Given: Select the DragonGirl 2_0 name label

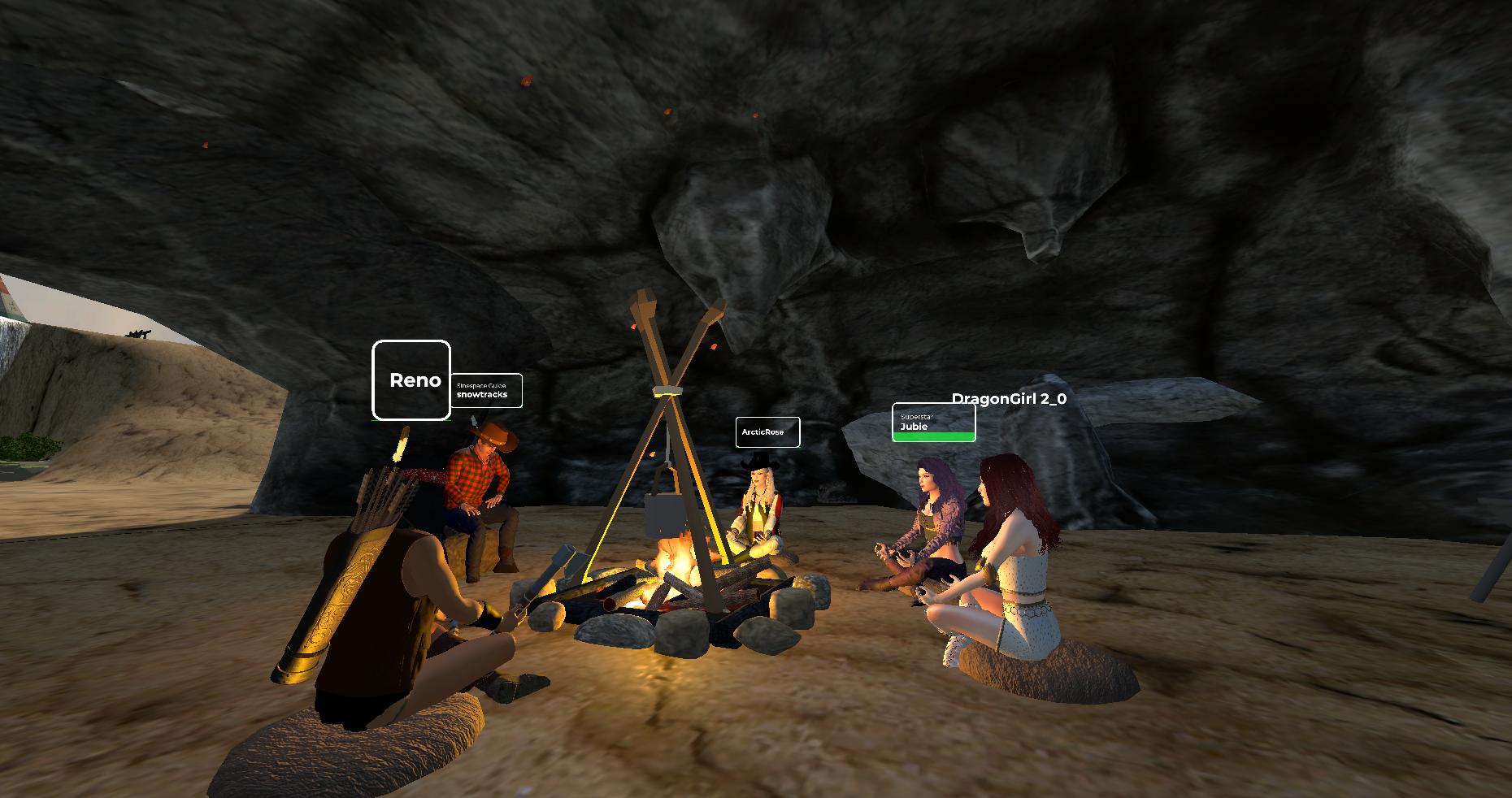Looking at the screenshot, I should 1009,399.
